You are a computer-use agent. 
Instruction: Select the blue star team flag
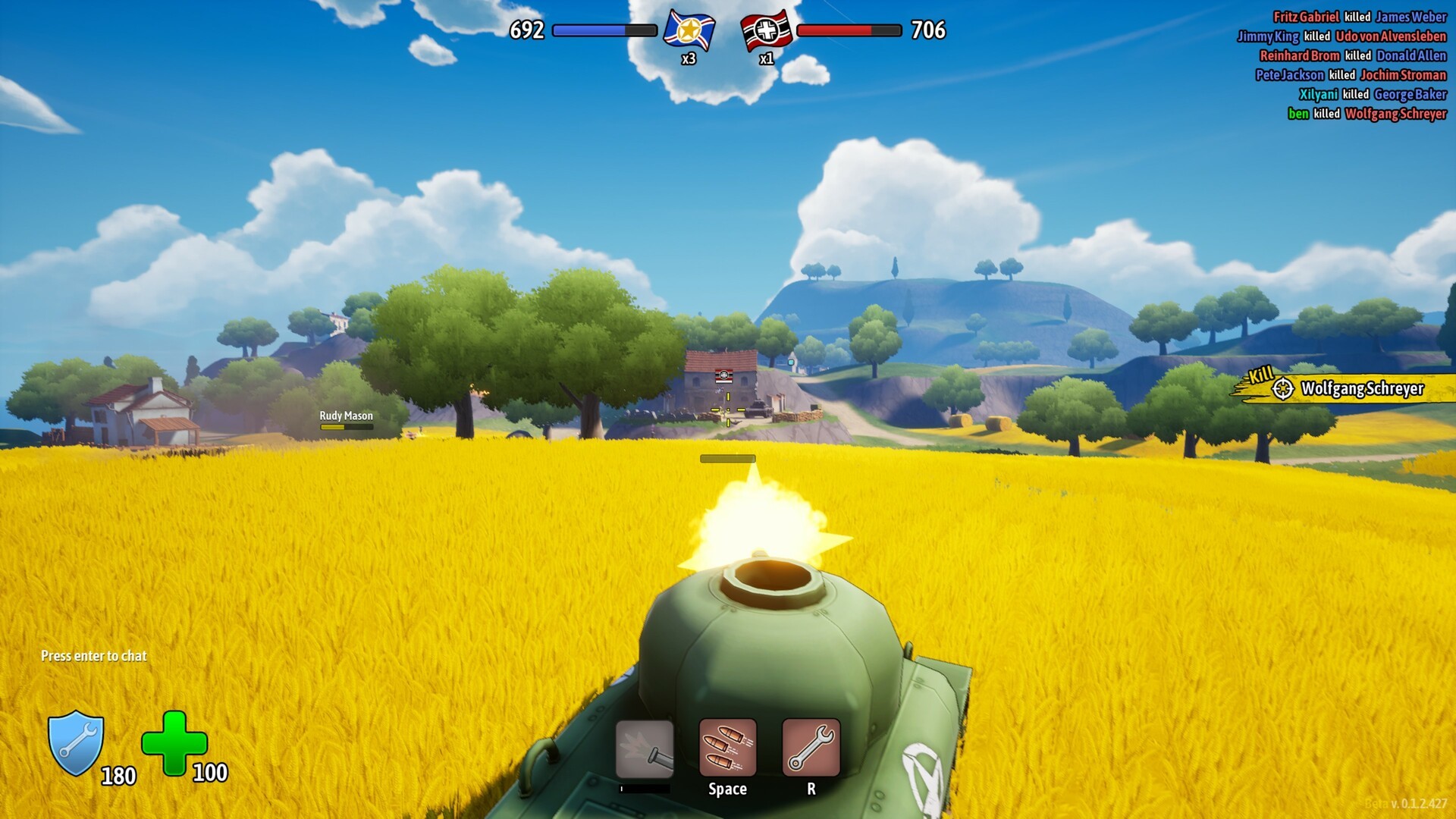tap(689, 30)
